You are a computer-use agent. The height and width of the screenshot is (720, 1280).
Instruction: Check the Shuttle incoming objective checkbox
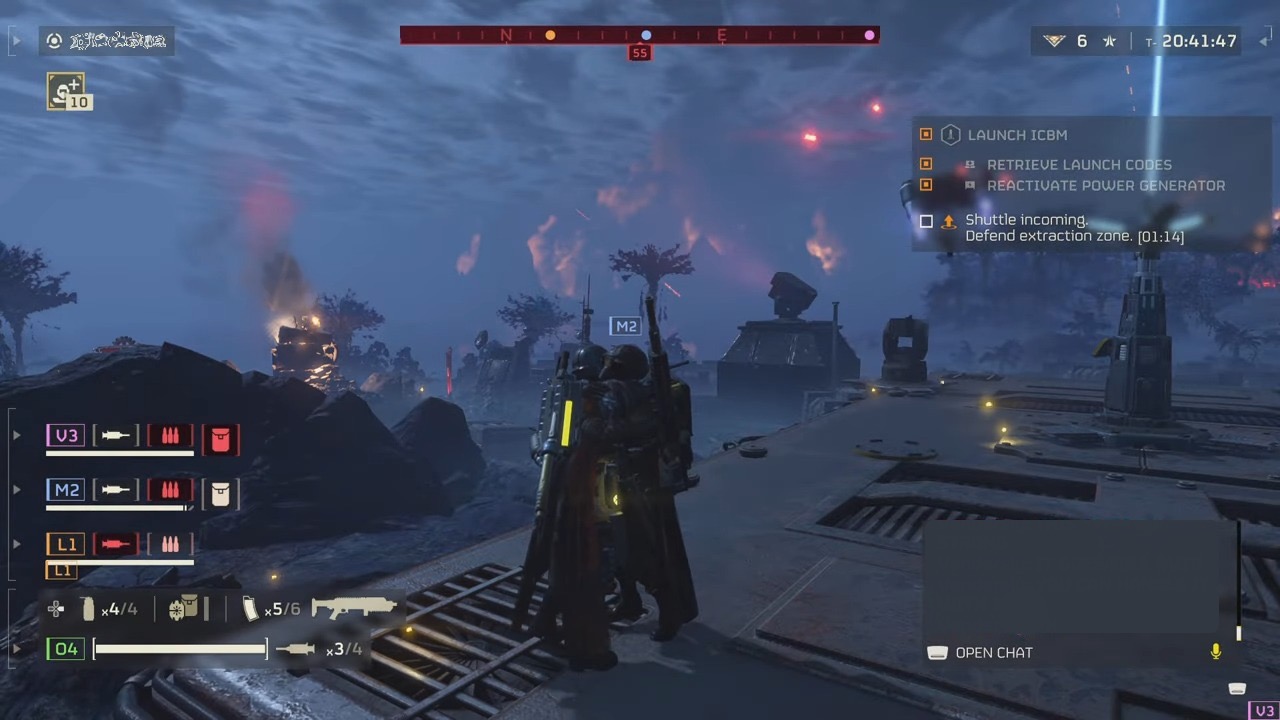tap(926, 221)
